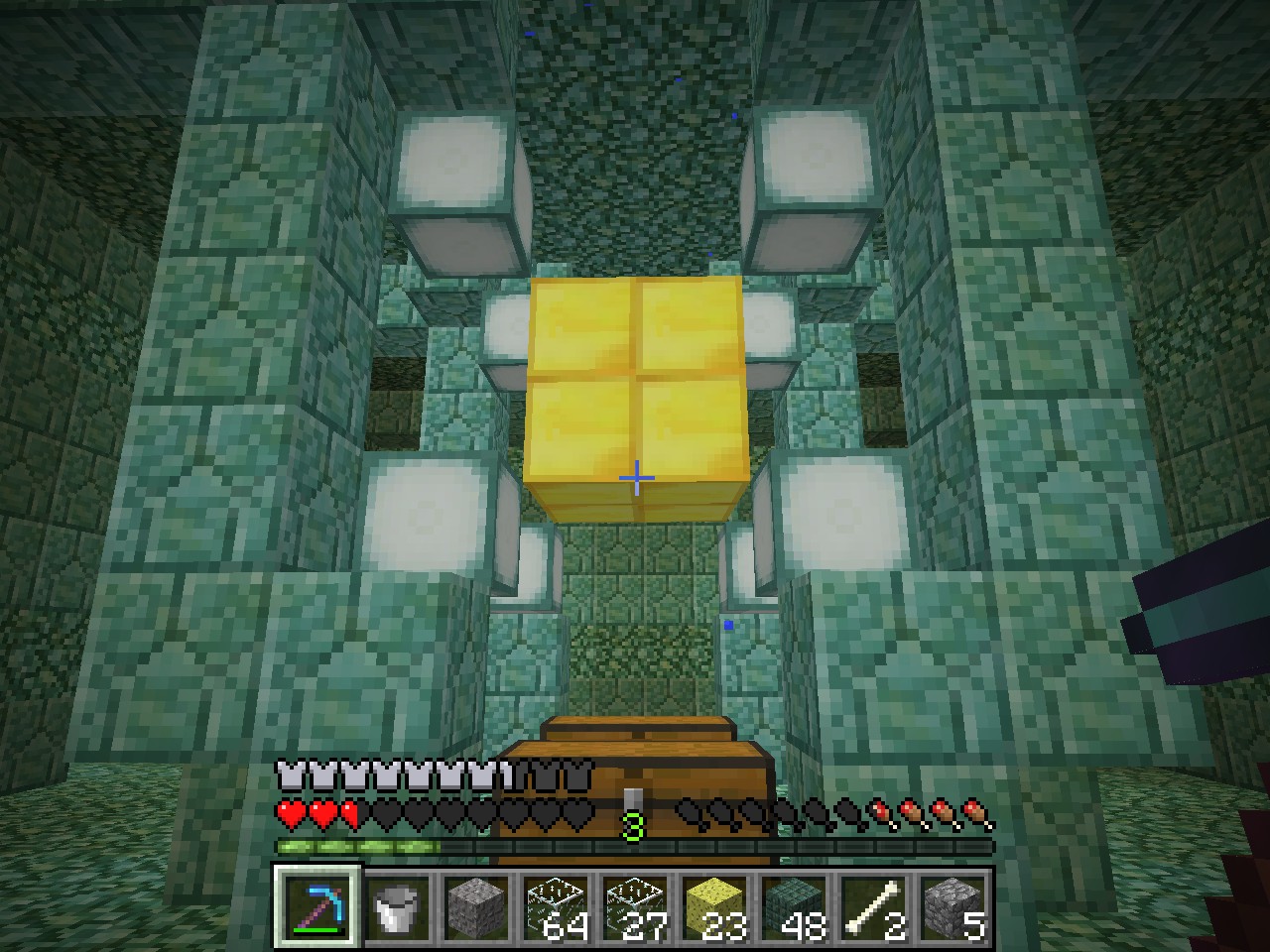Choose the single gray stone block slot
The height and width of the screenshot is (952, 1270).
(476, 907)
